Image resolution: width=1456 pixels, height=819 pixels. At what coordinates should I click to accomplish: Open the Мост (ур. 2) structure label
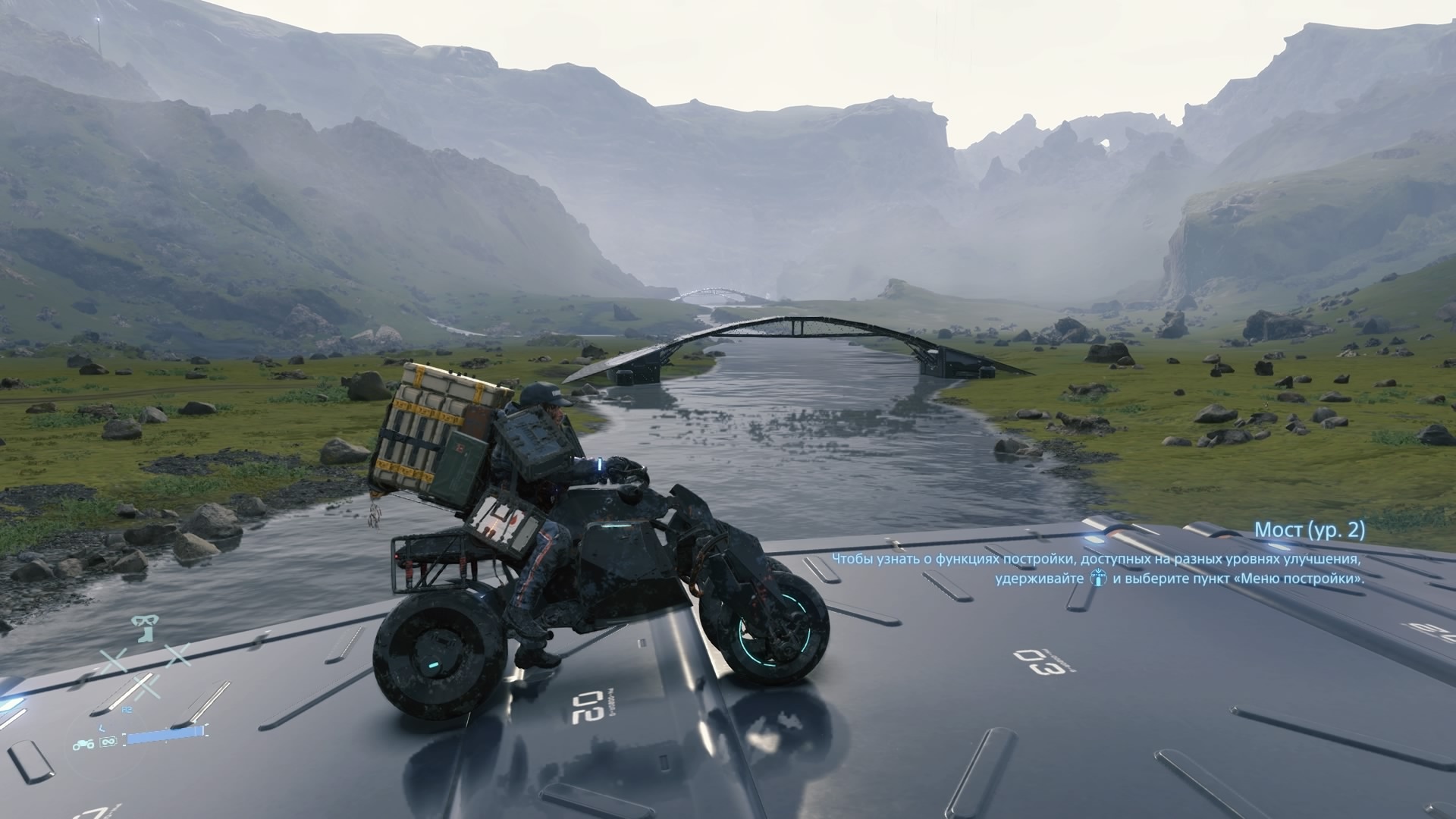[1309, 530]
